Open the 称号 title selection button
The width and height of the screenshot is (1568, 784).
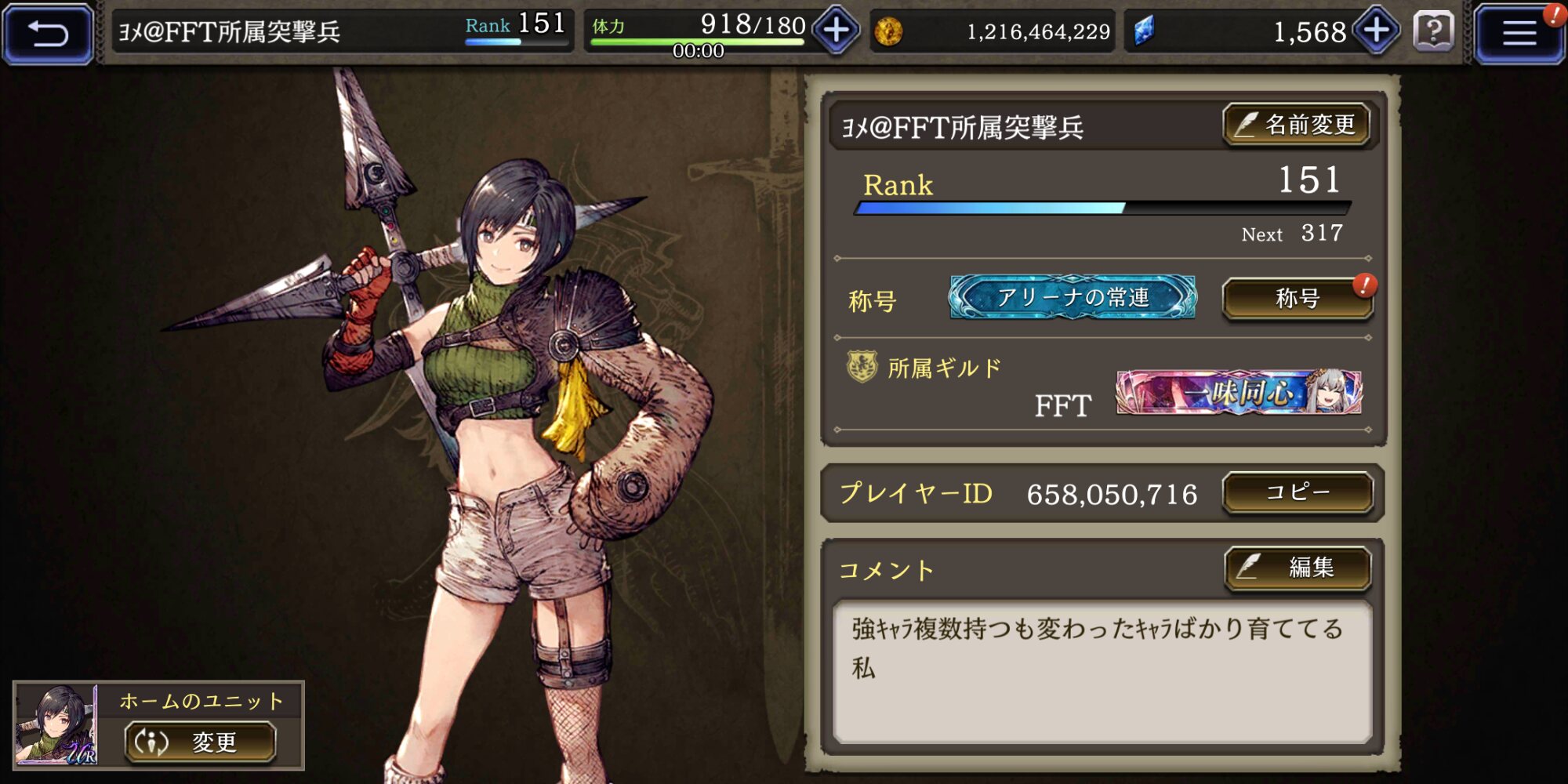[1298, 299]
